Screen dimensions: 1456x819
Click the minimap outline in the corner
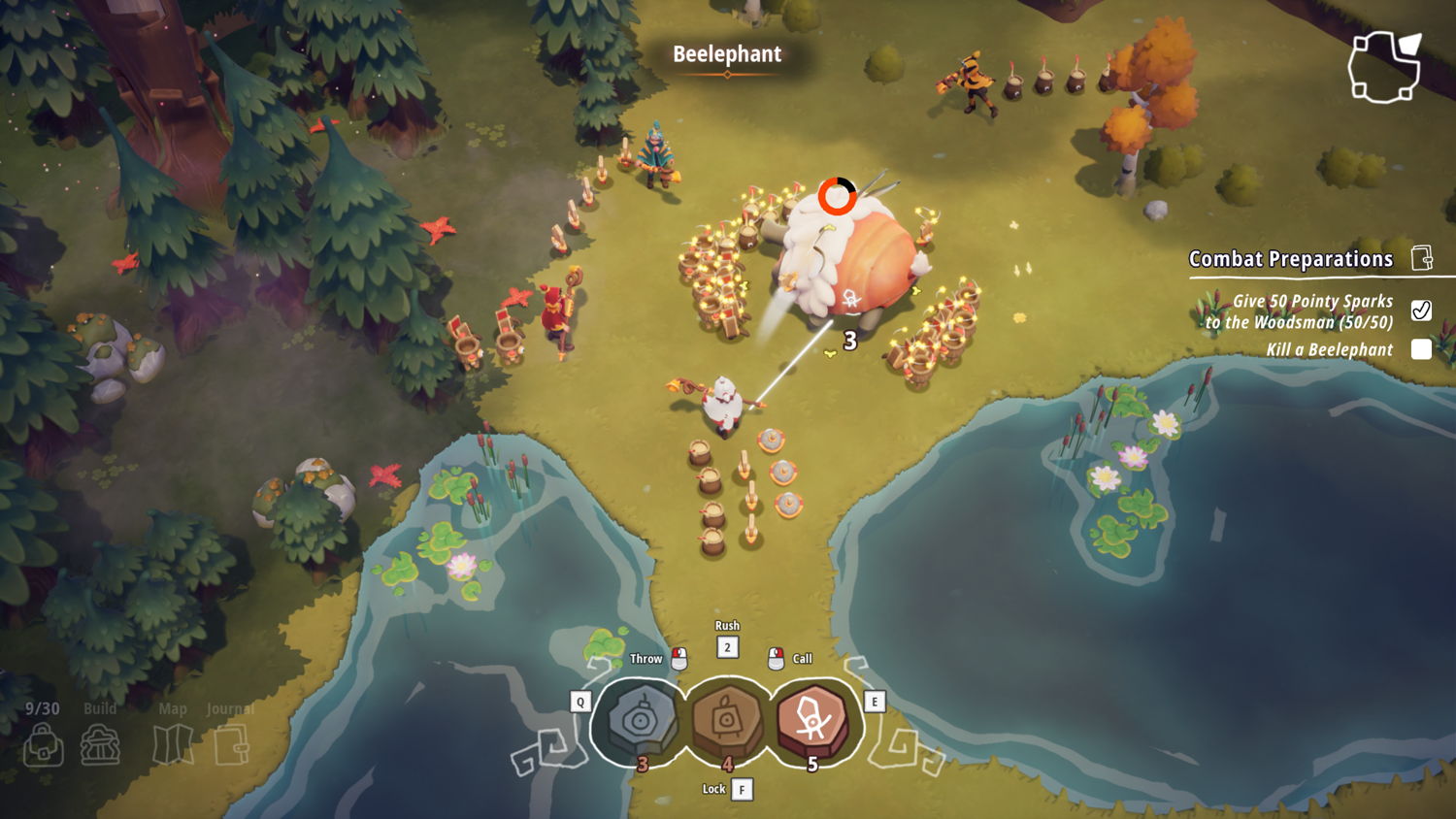coord(1384,66)
